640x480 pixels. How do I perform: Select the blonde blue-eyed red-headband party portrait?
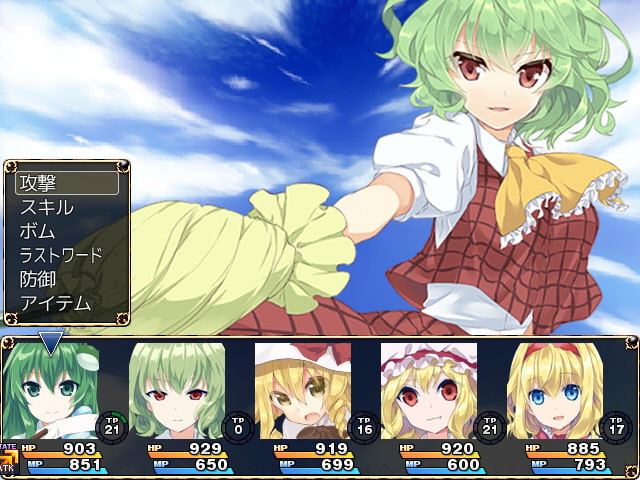[555, 390]
